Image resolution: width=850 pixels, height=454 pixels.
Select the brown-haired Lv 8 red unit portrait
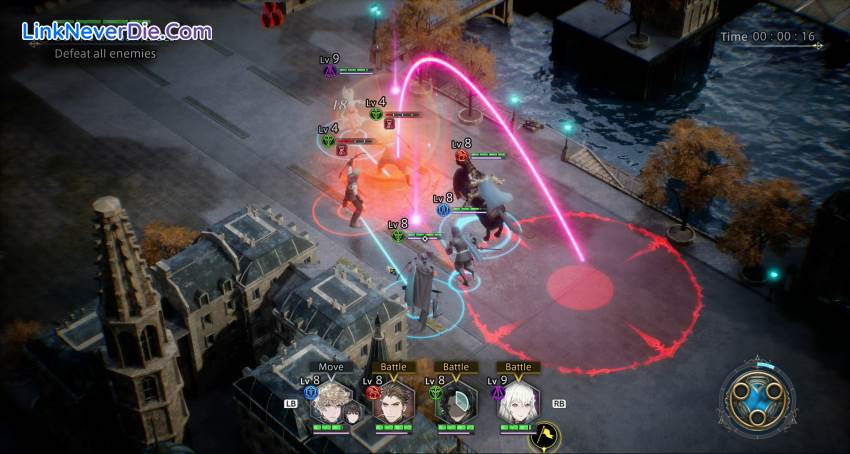[392, 402]
